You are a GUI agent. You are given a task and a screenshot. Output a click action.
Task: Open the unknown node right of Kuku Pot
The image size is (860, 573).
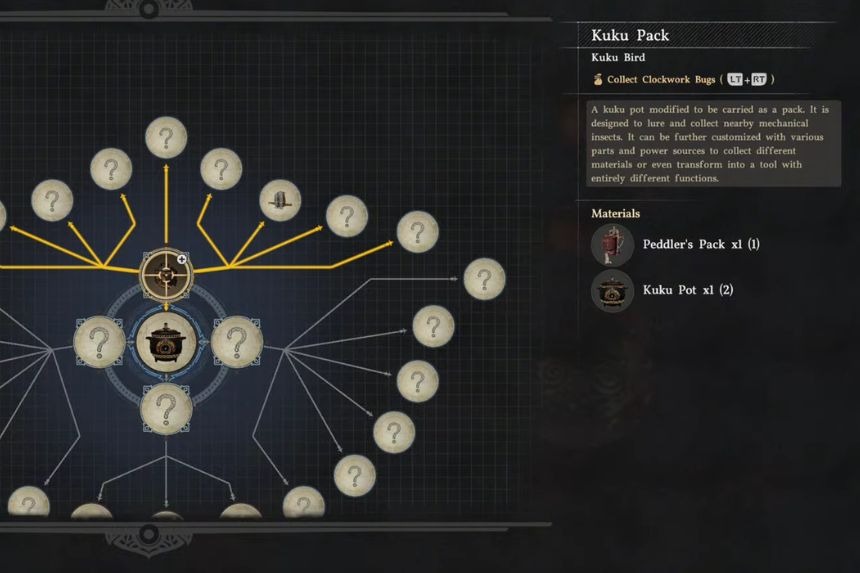[x=237, y=342]
